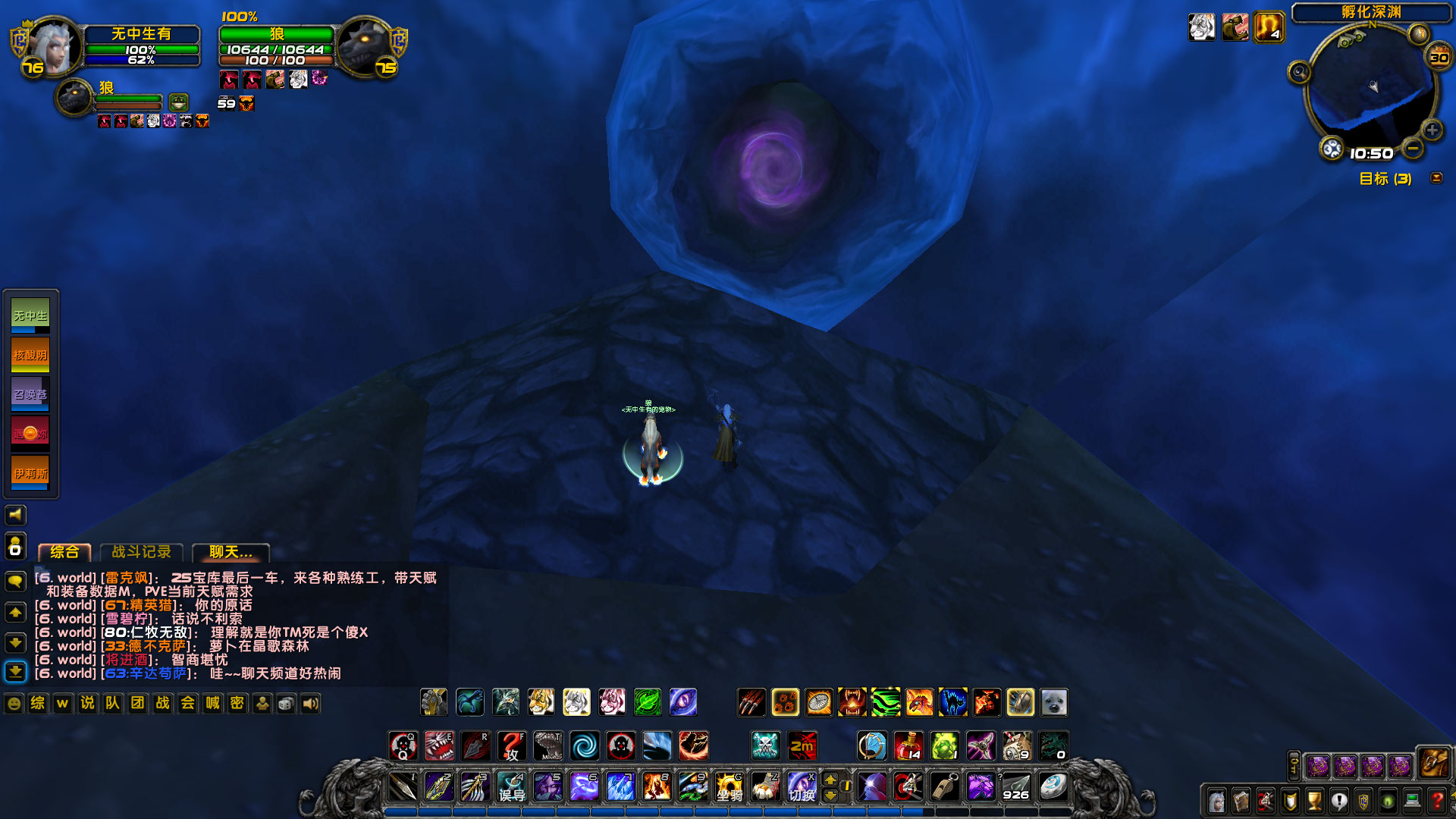Screen dimensions: 1456x819
Task: Activate the 攻 attack macro on the action bar
Action: click(513, 746)
